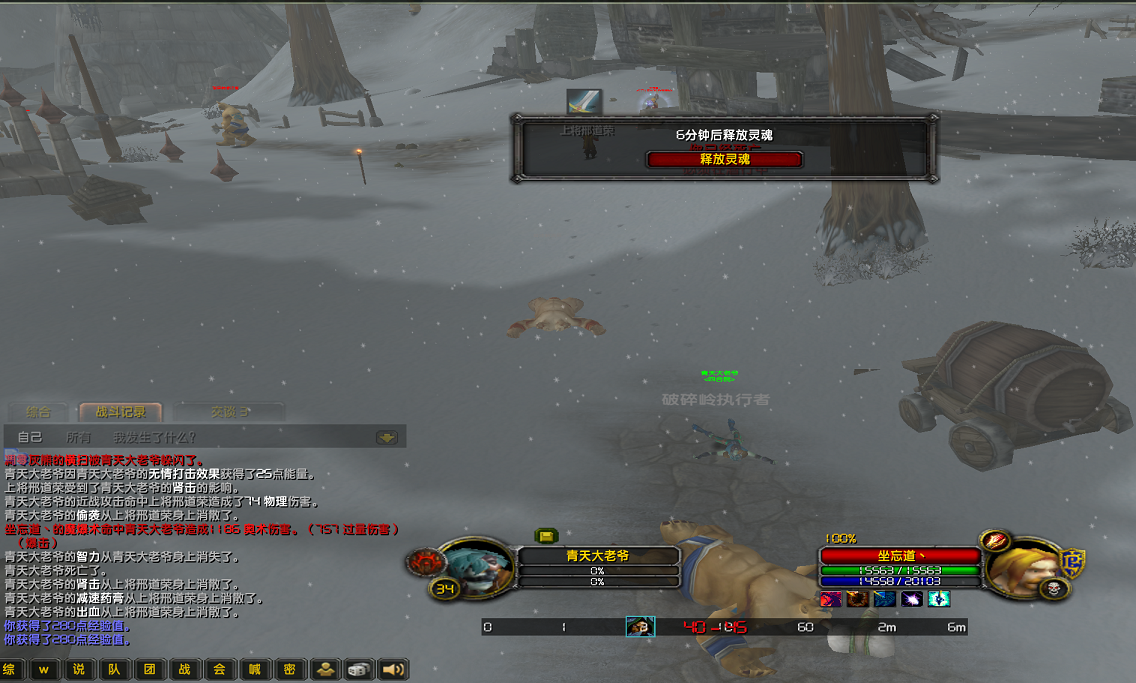Click the dice roll button
The width and height of the screenshot is (1136, 683).
(x=358, y=669)
